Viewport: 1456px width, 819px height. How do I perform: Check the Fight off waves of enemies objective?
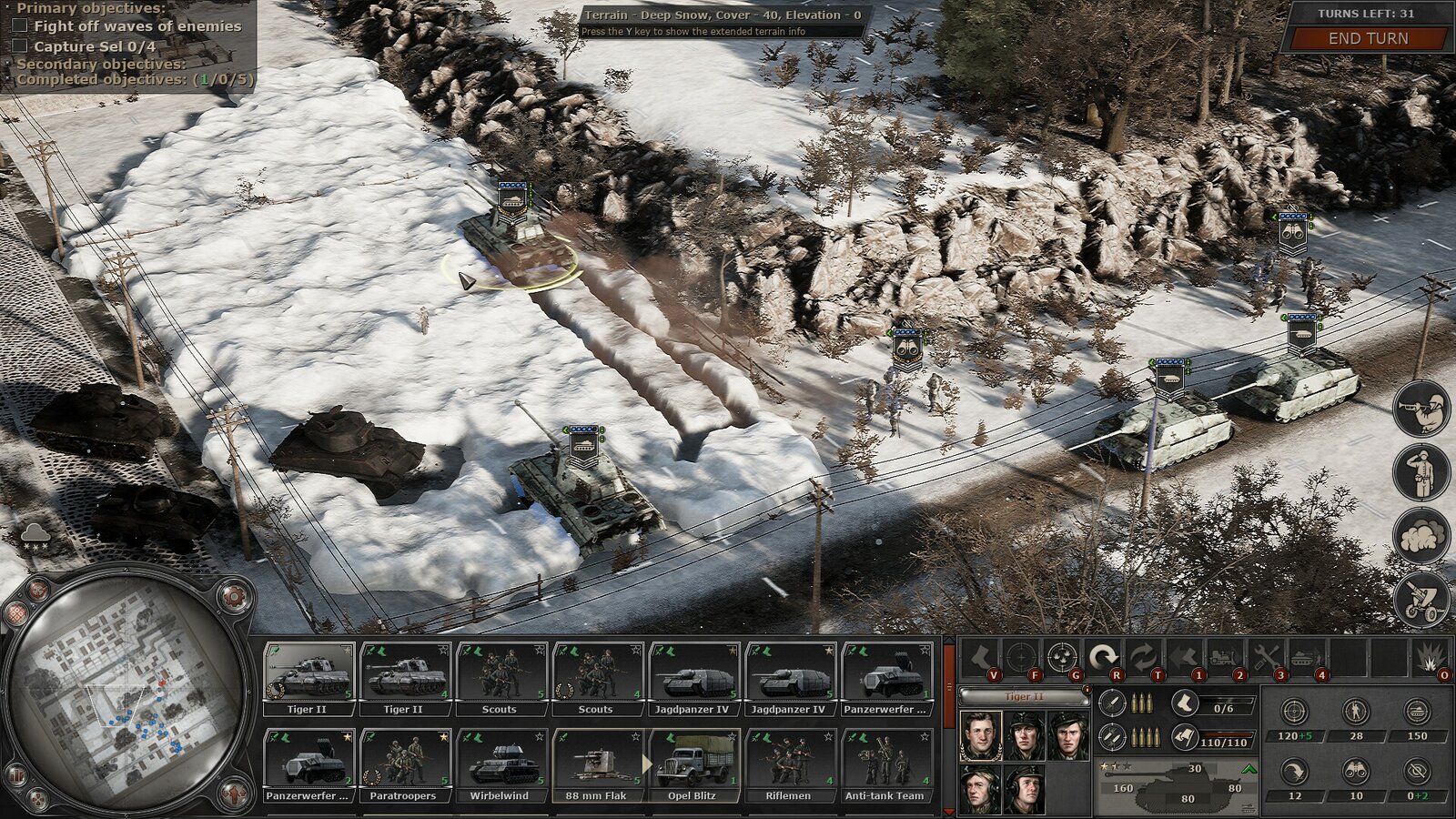click(x=20, y=25)
